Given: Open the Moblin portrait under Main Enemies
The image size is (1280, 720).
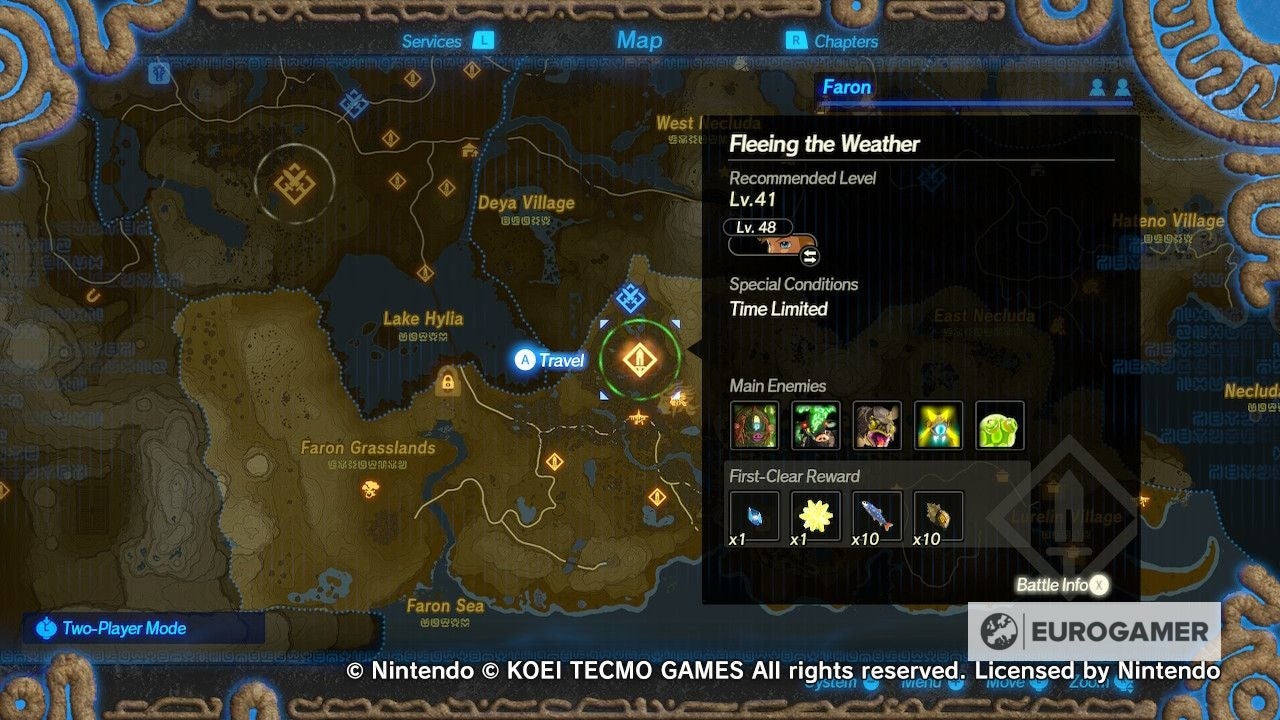Looking at the screenshot, I should 878,425.
